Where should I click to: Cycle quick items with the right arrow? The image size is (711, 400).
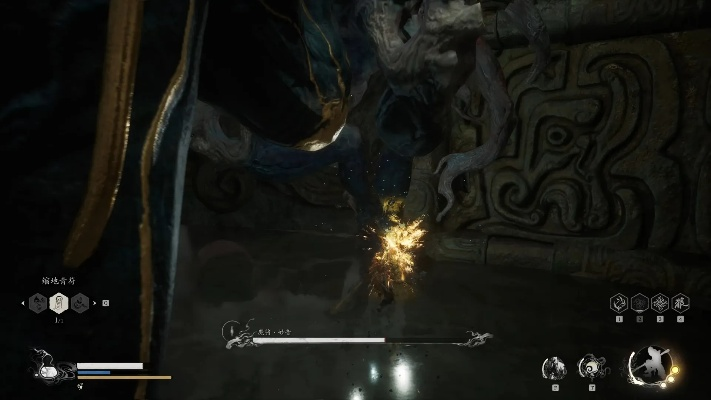tap(95, 302)
